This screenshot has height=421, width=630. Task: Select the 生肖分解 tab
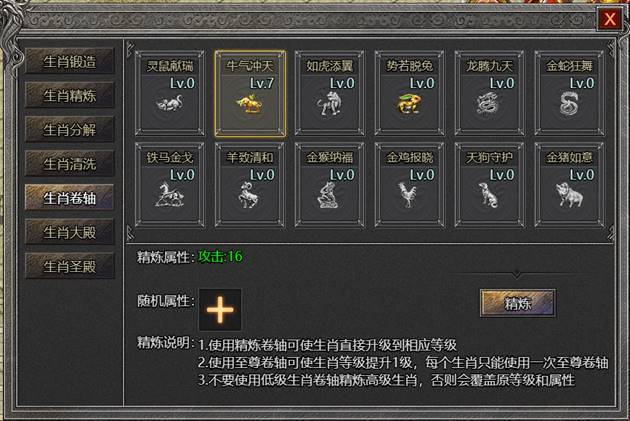(70, 128)
